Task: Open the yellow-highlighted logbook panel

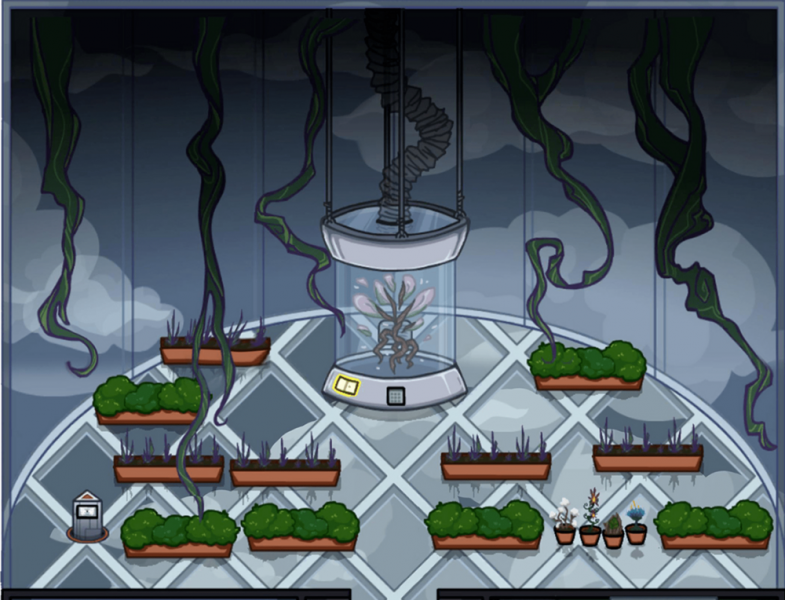Action: click(346, 386)
